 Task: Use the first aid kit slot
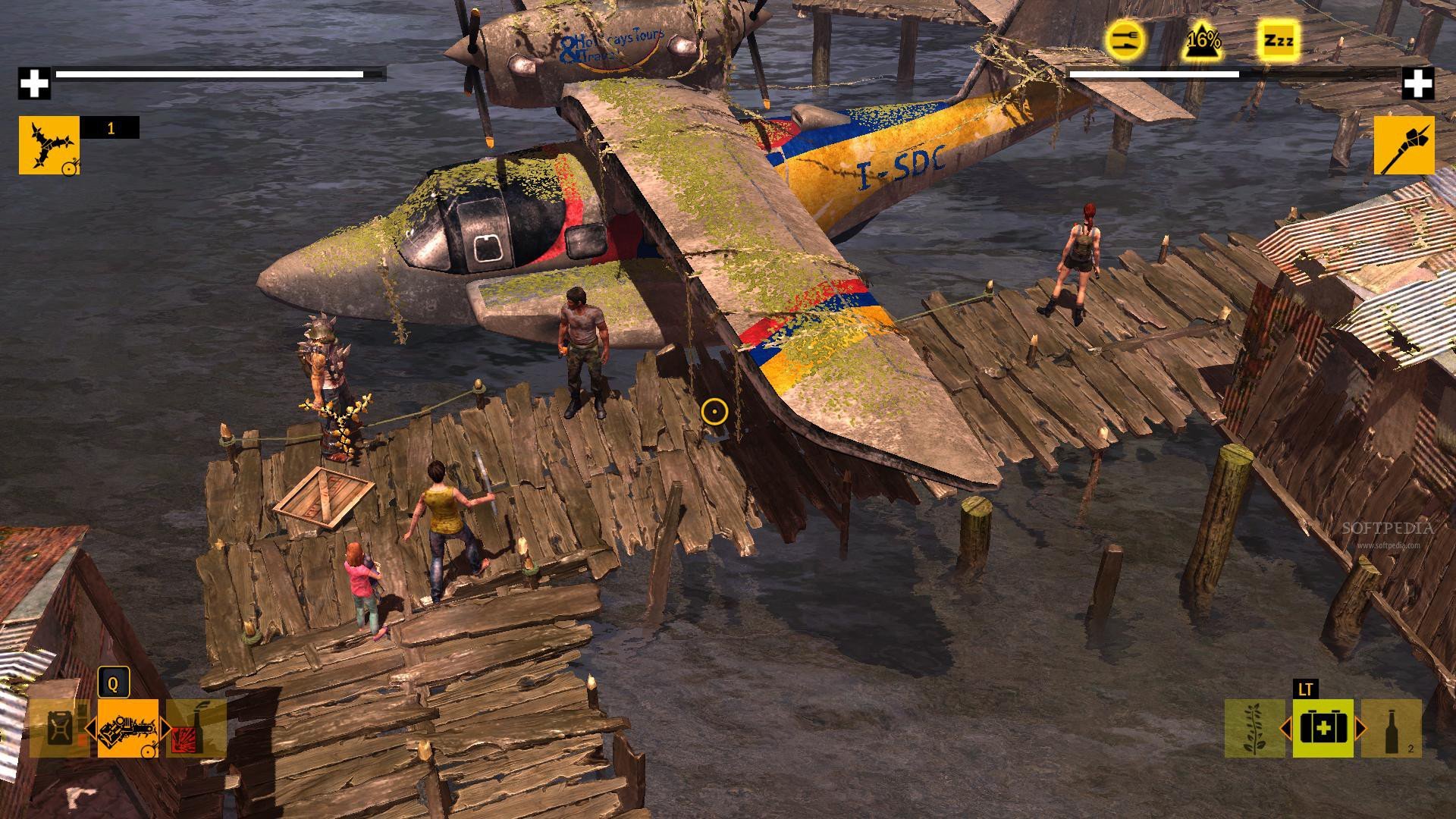[x=1323, y=728]
